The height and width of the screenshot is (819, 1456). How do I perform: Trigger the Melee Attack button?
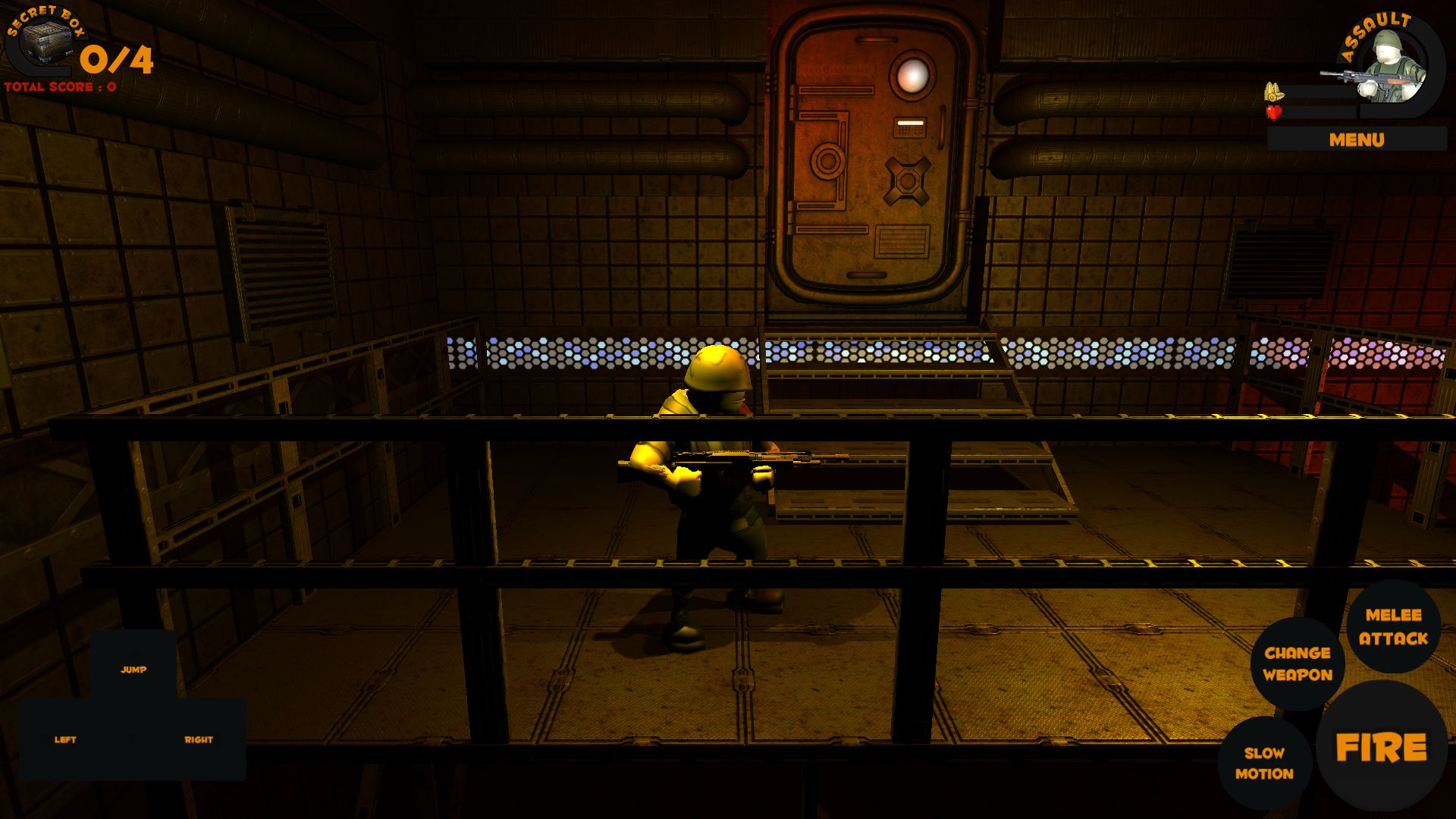pyautogui.click(x=1393, y=626)
